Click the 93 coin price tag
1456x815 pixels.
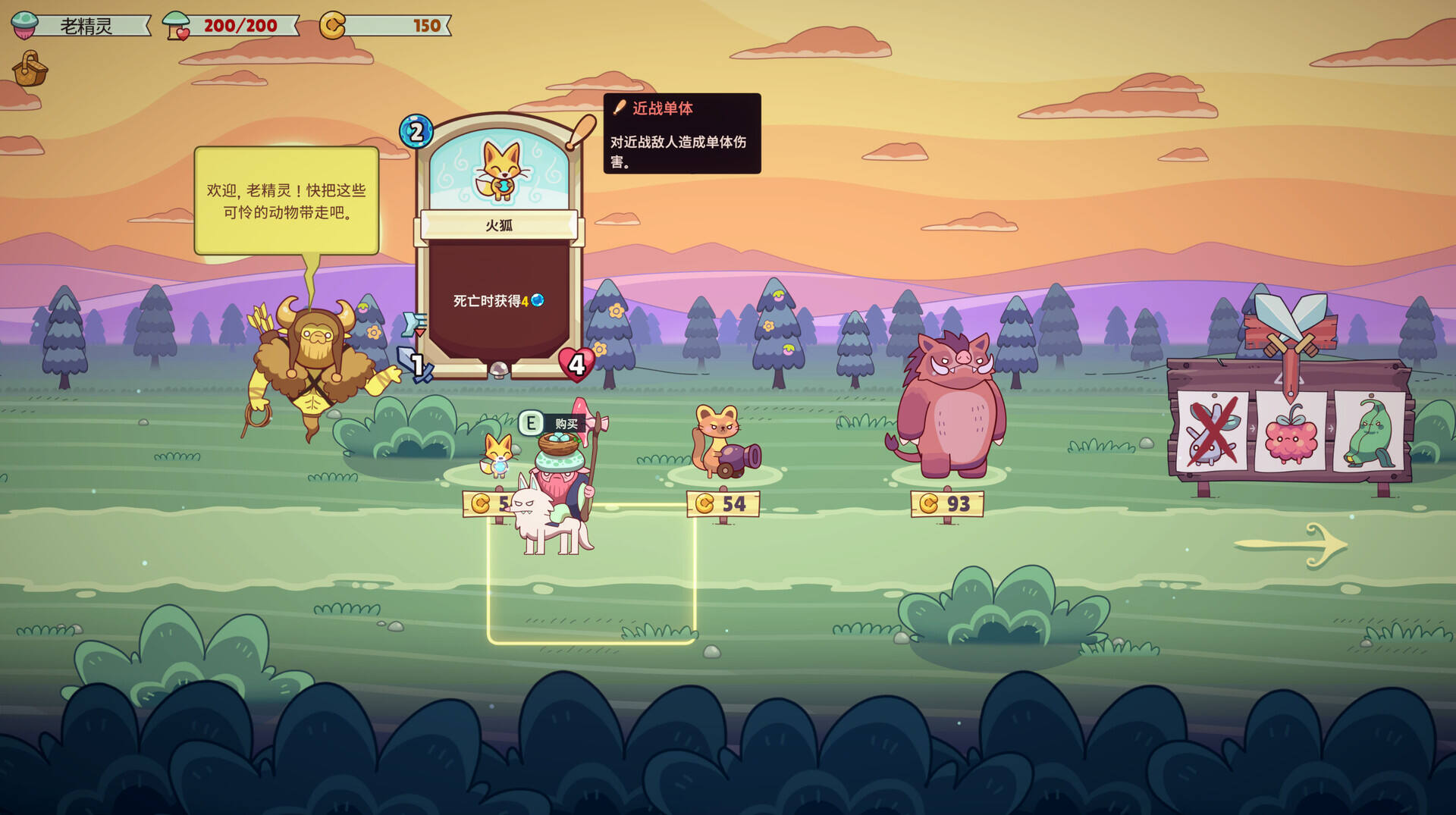(947, 503)
